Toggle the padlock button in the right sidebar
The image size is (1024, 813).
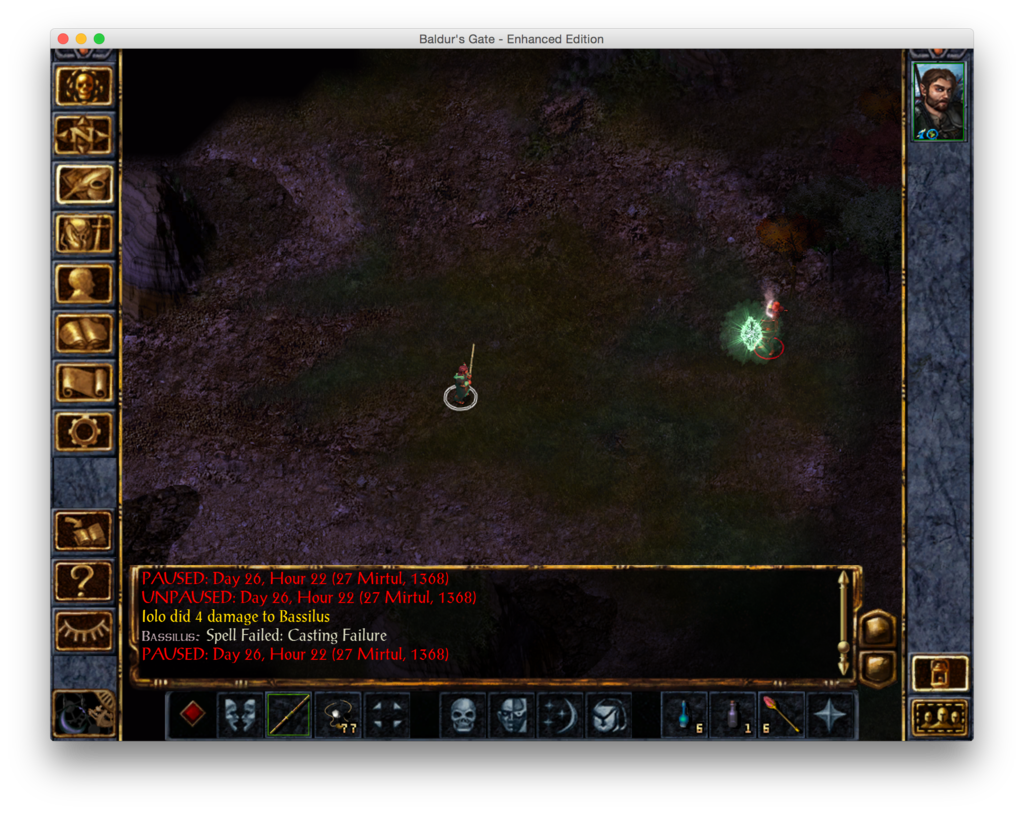pyautogui.click(x=940, y=673)
